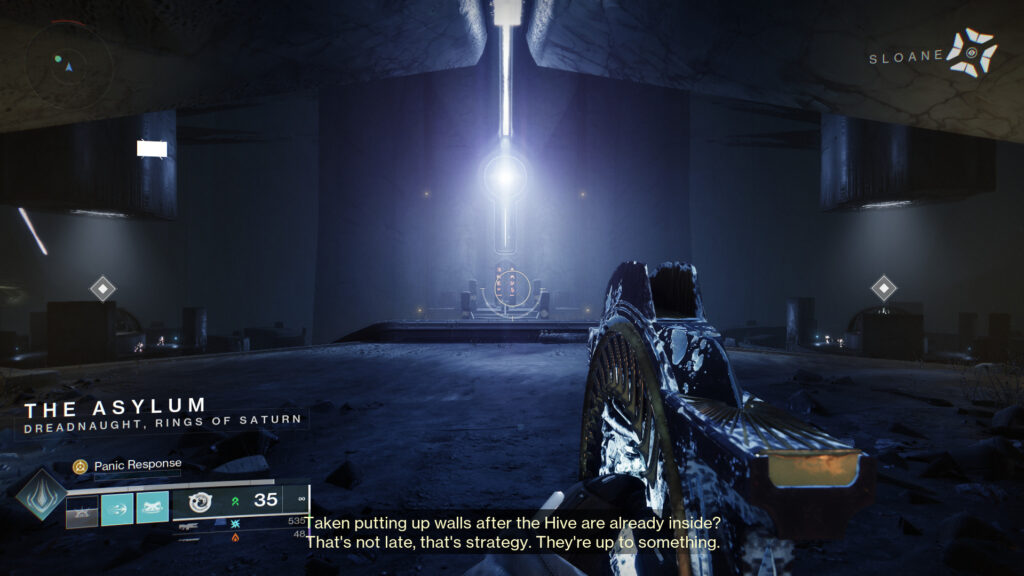Select the Sloane speaker emblem icon
The image size is (1024, 576).
tap(972, 53)
